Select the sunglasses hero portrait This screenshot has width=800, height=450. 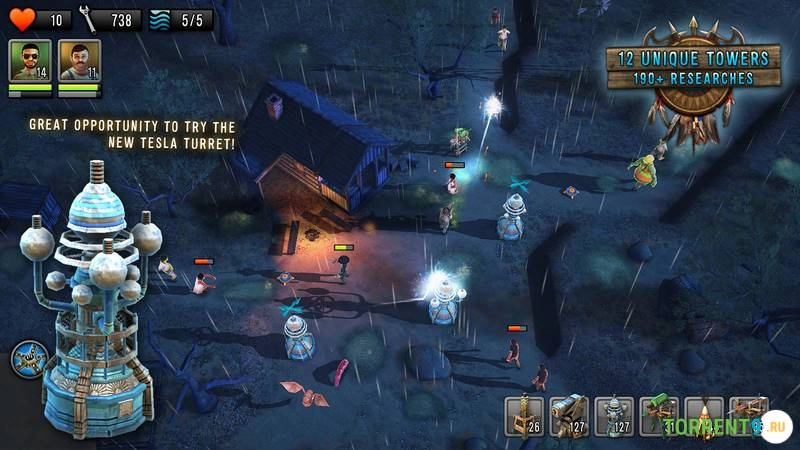pyautogui.click(x=29, y=60)
